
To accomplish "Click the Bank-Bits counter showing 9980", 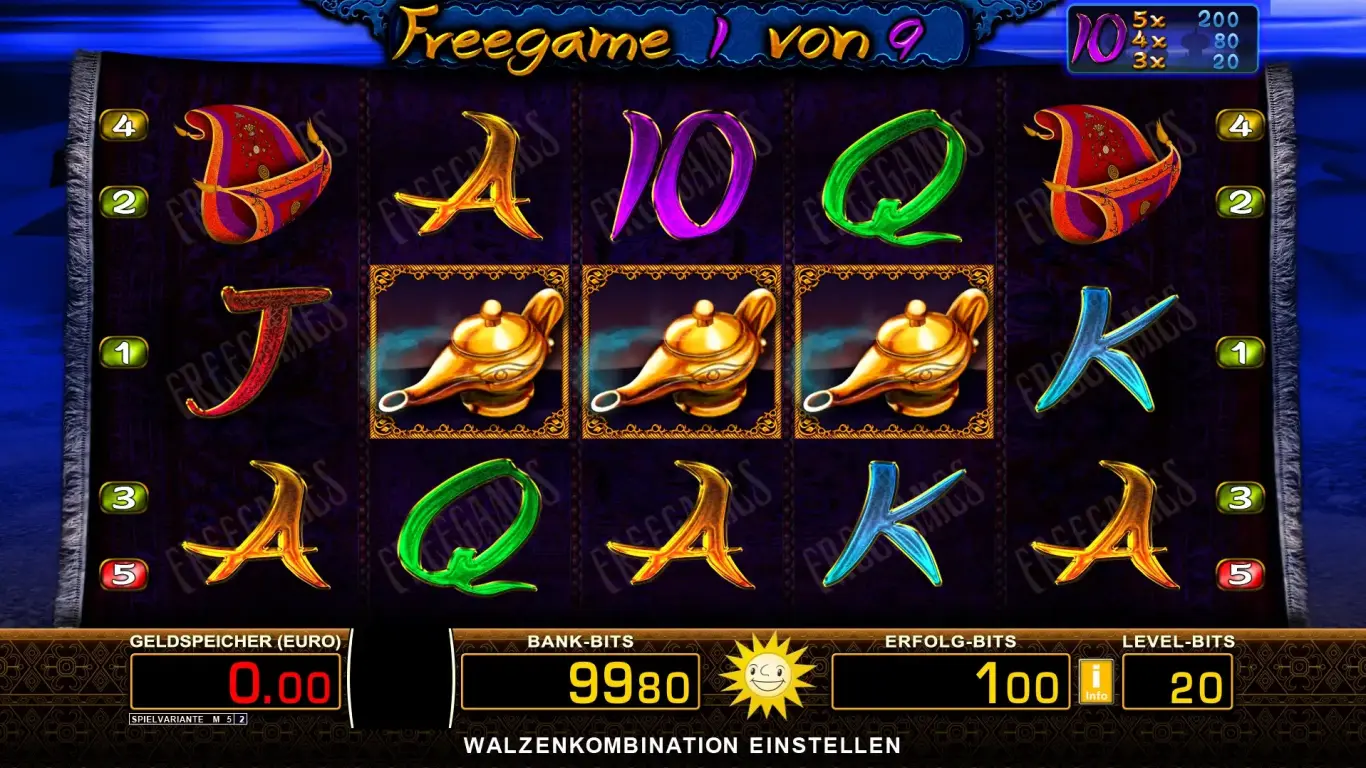I will [580, 680].
